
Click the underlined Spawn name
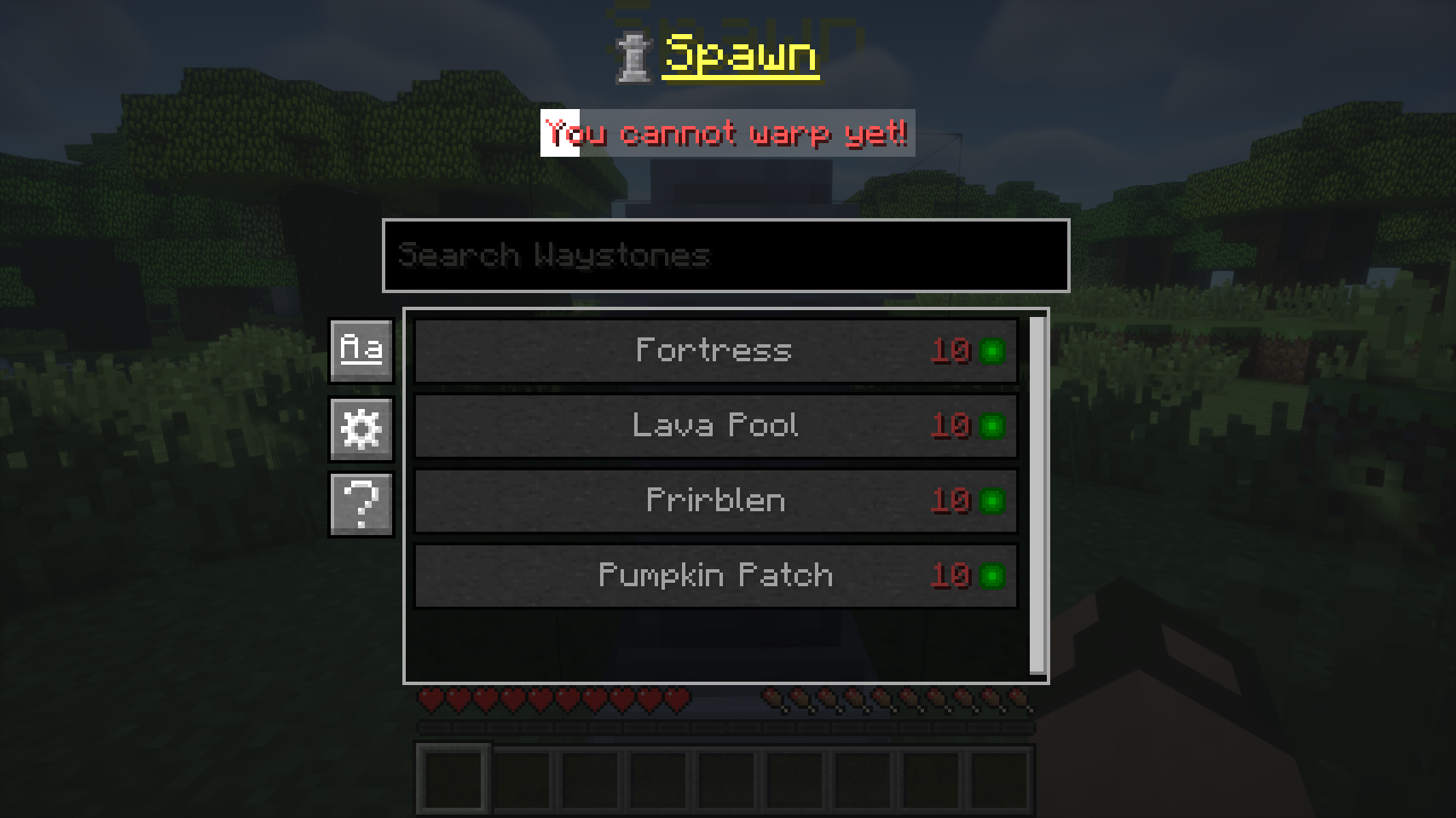tap(740, 57)
